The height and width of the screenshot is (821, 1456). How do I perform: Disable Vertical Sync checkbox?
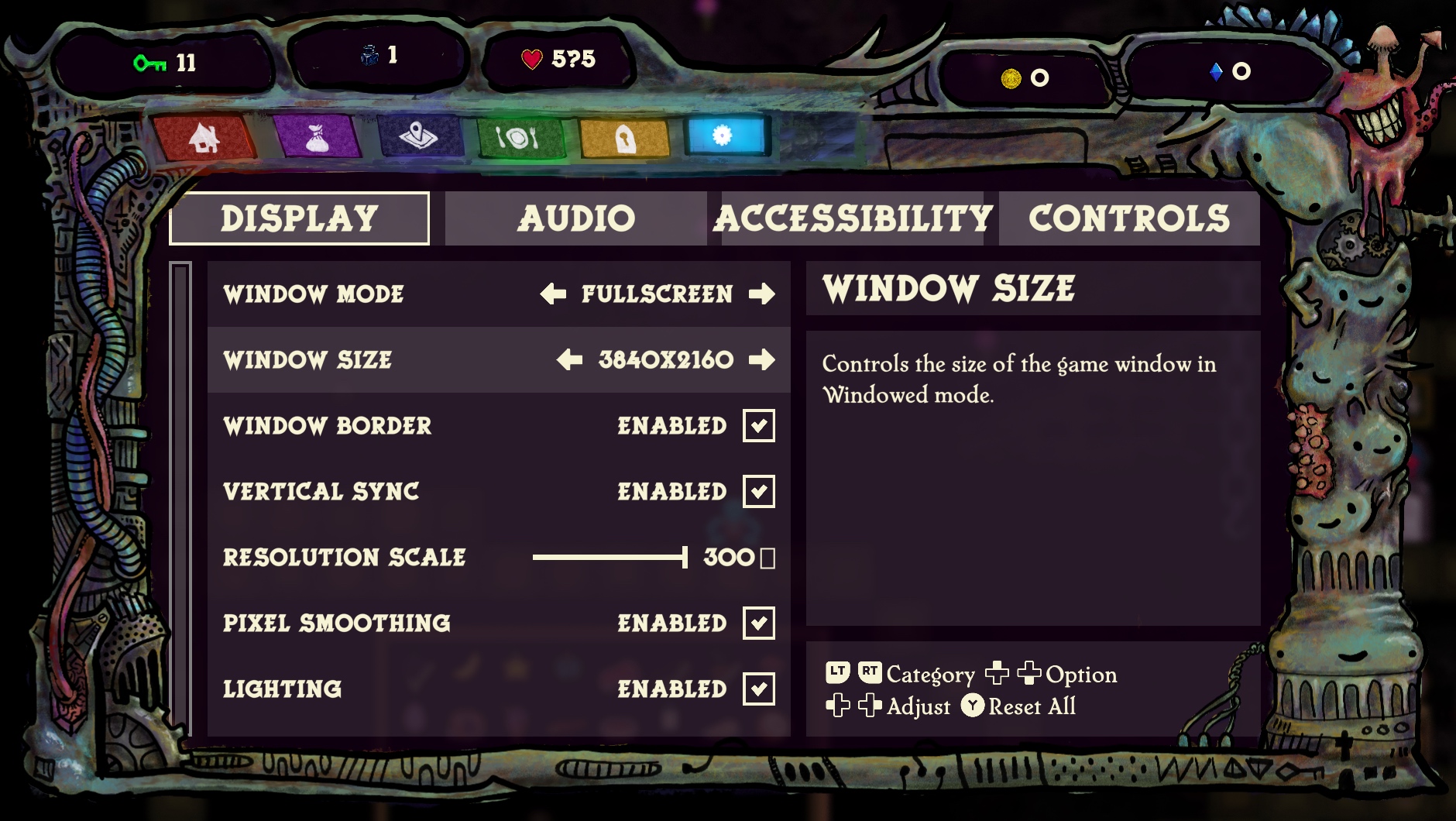pyautogui.click(x=759, y=492)
